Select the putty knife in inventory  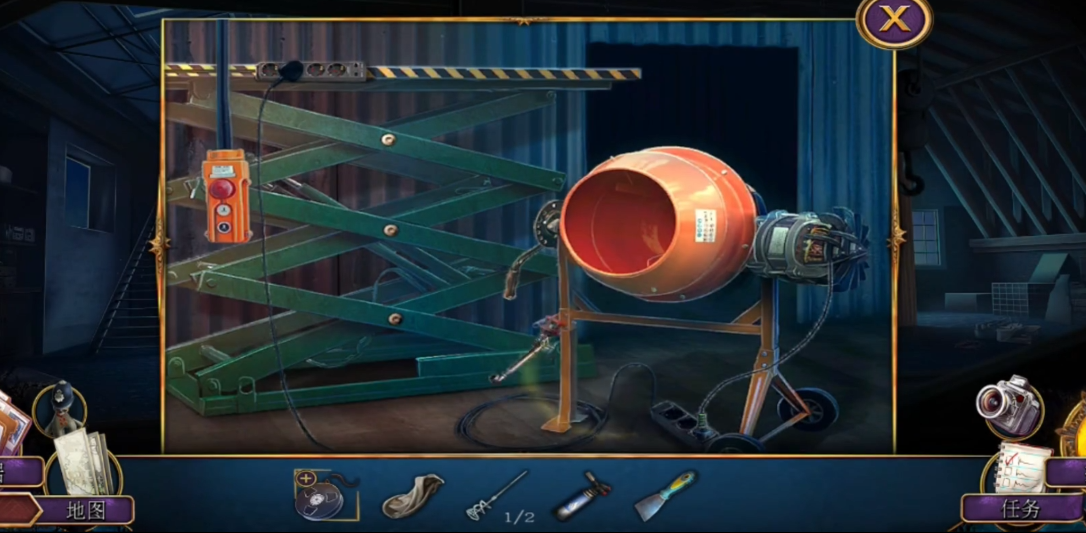click(664, 494)
